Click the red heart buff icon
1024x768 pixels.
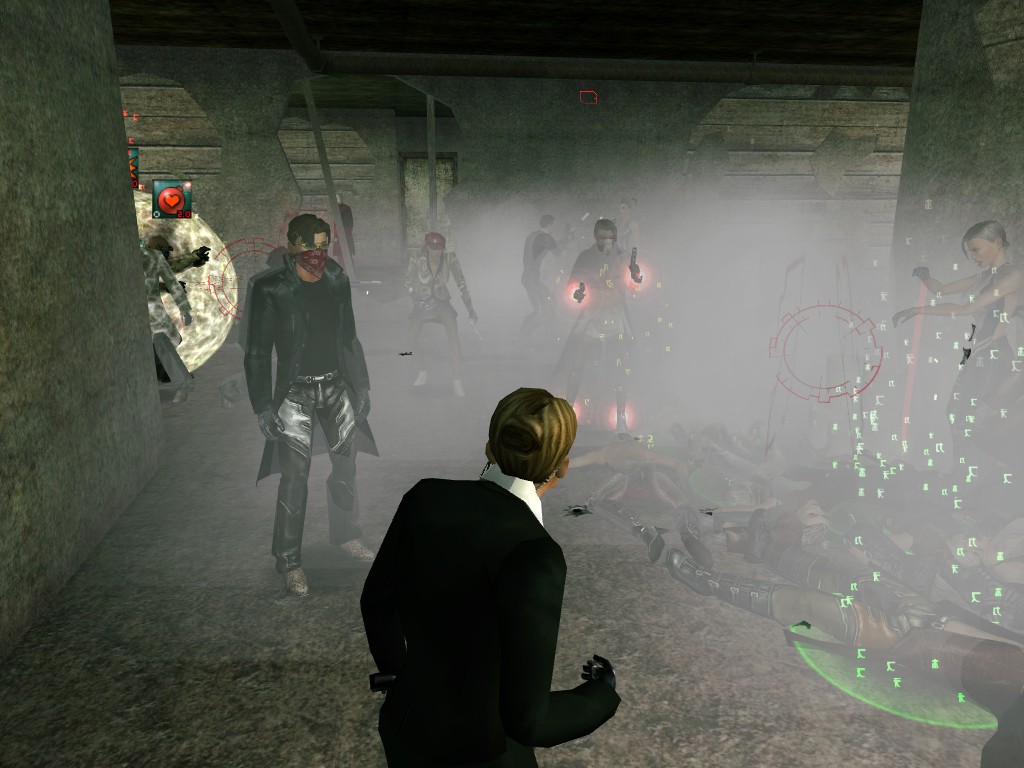click(171, 198)
